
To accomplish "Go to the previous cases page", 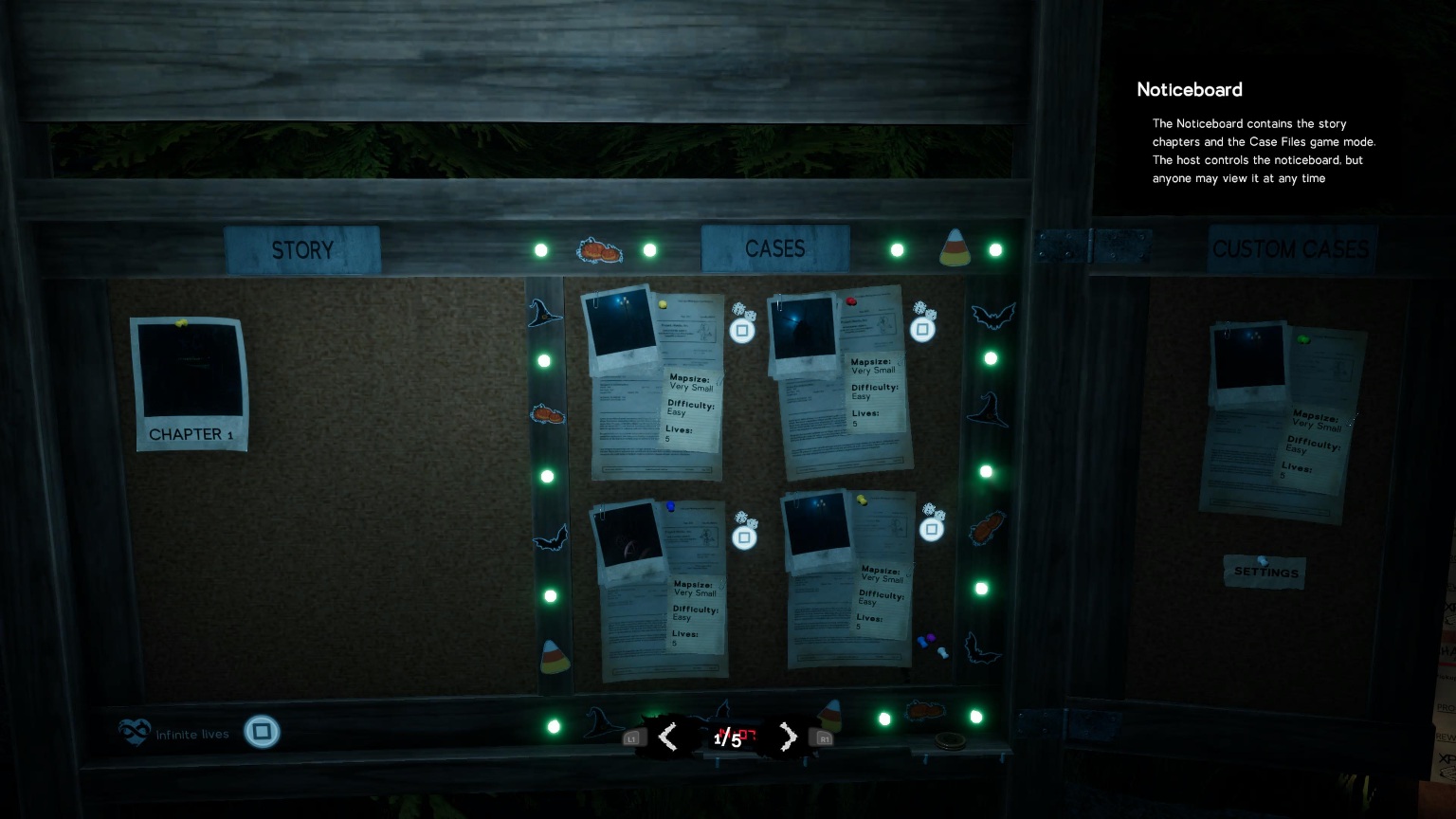I will point(668,737).
